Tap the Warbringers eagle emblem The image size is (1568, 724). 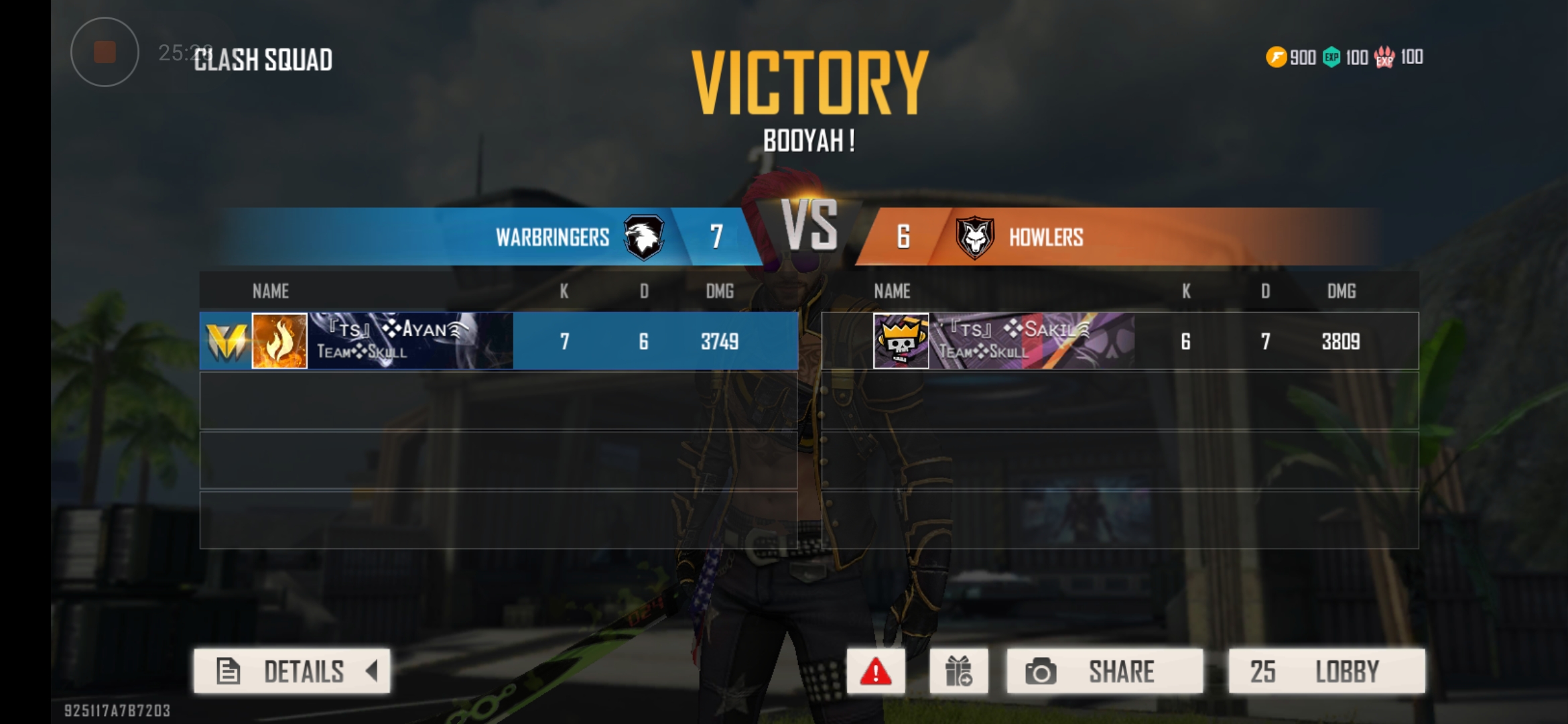644,237
